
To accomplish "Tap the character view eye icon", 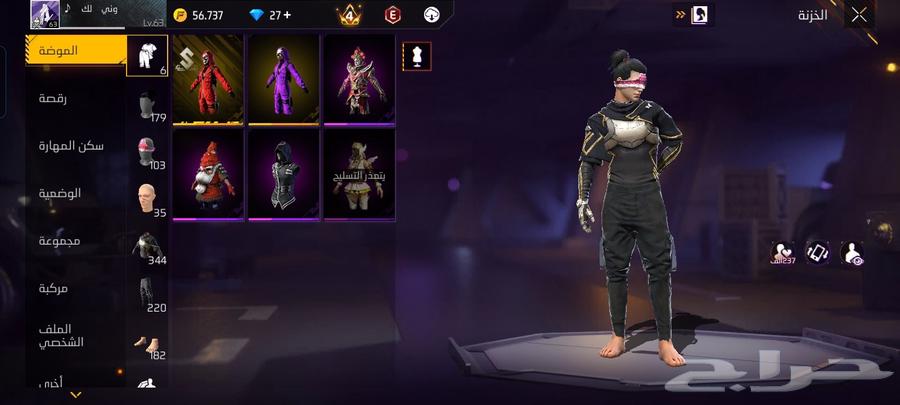I will pos(853,254).
